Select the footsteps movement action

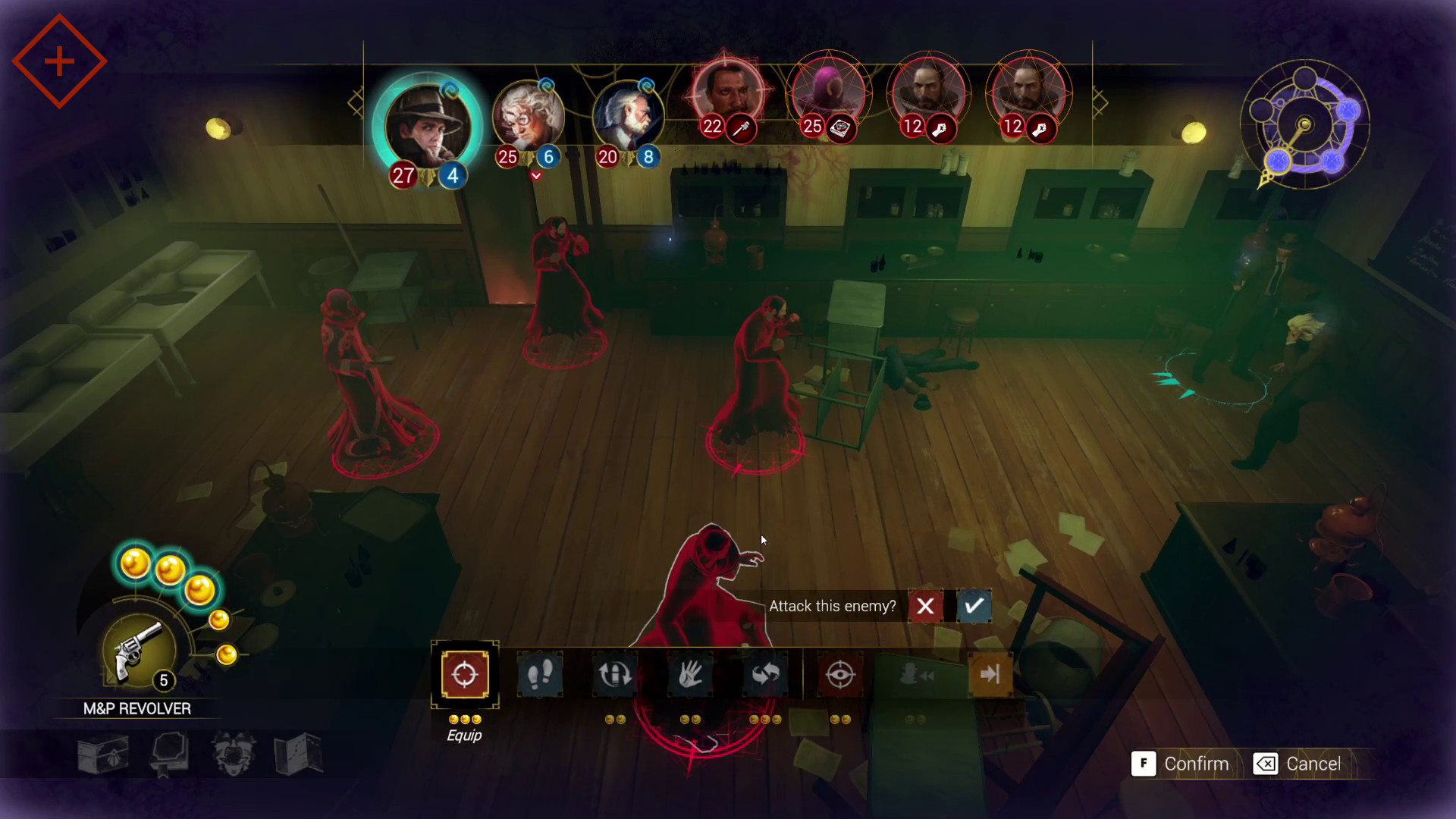pos(540,674)
